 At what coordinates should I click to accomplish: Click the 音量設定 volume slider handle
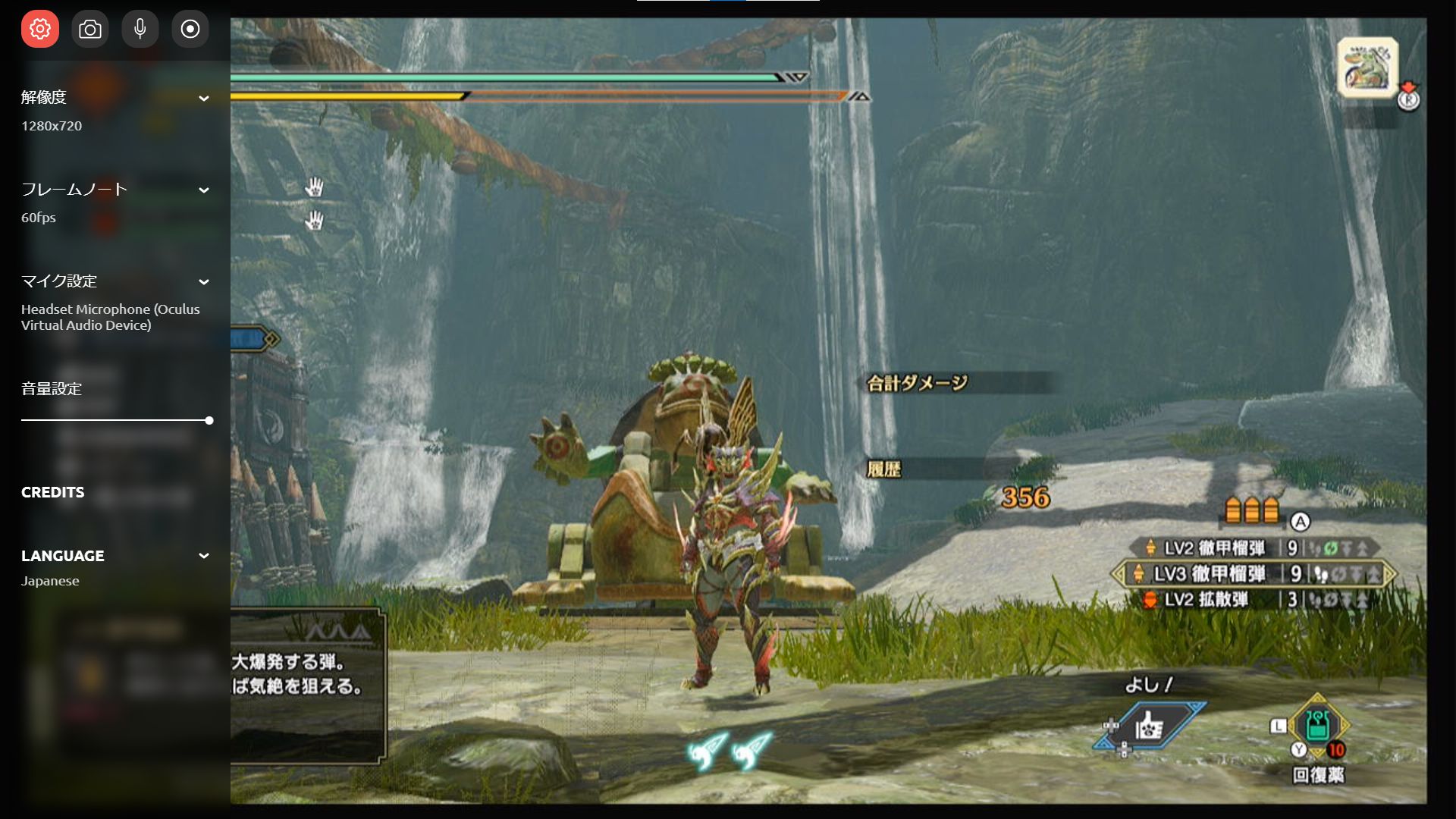[x=209, y=420]
